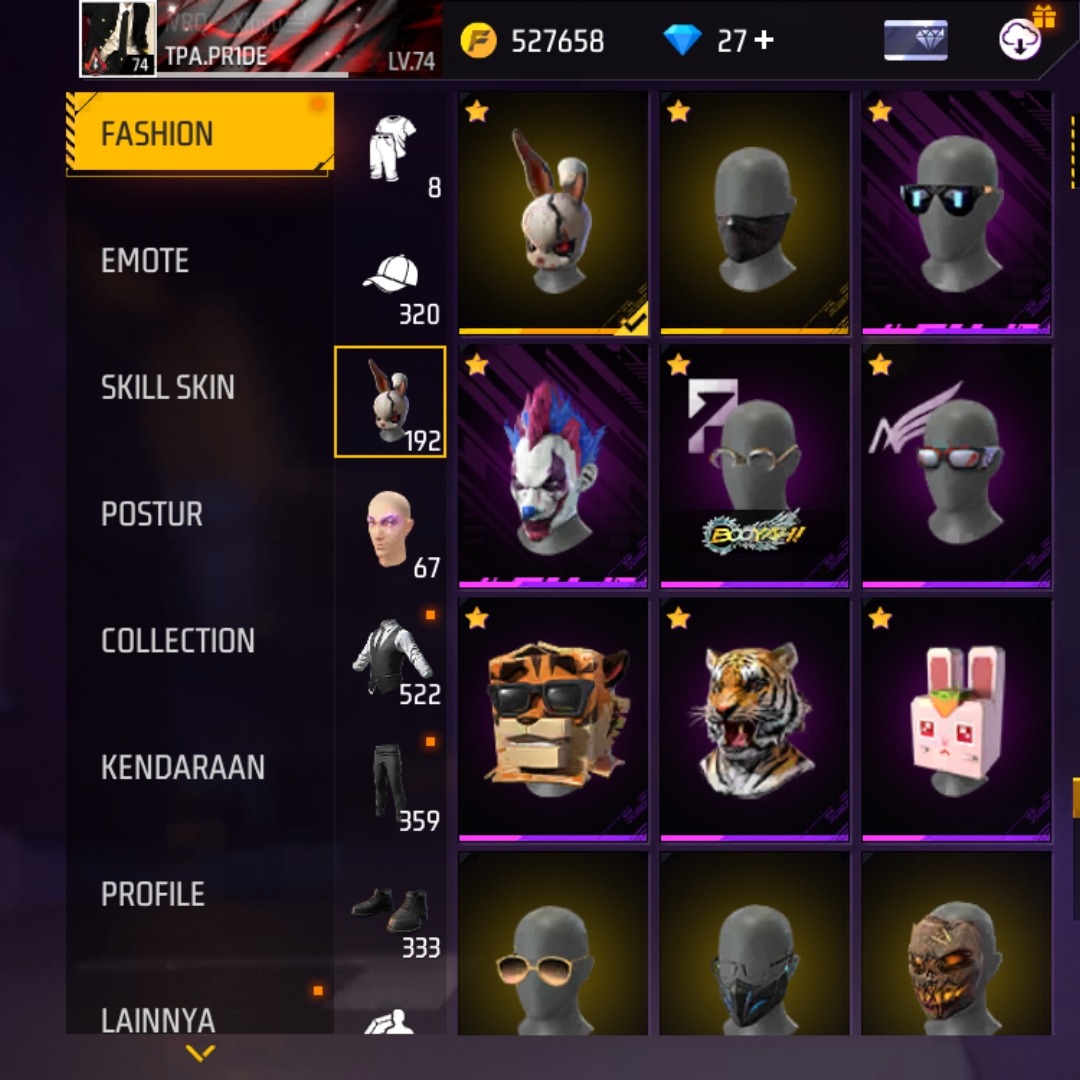Select the clown mask with mohawk
Image resolution: width=1080 pixels, height=1080 pixels.
[x=553, y=465]
